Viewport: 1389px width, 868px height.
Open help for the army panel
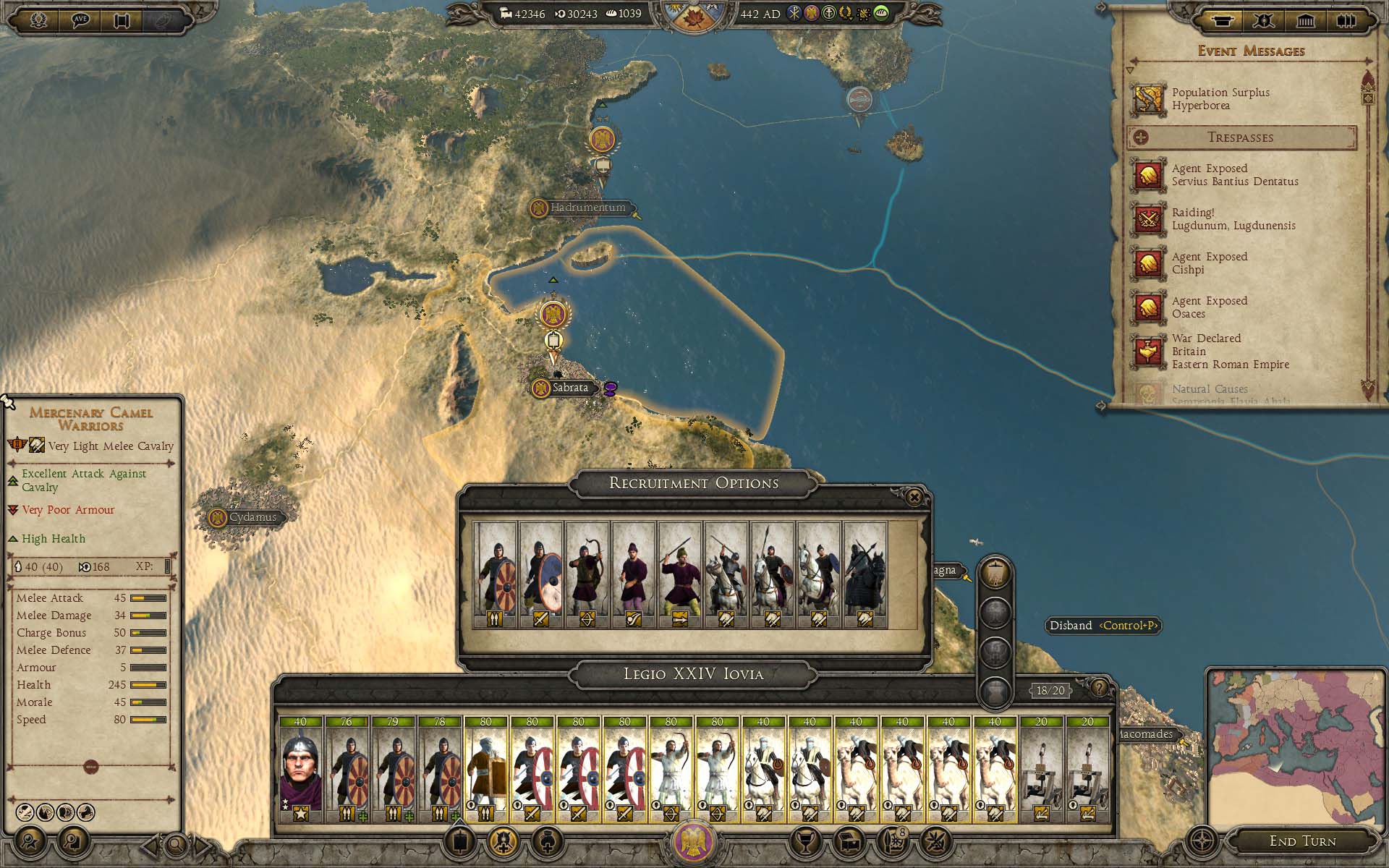tap(1098, 688)
